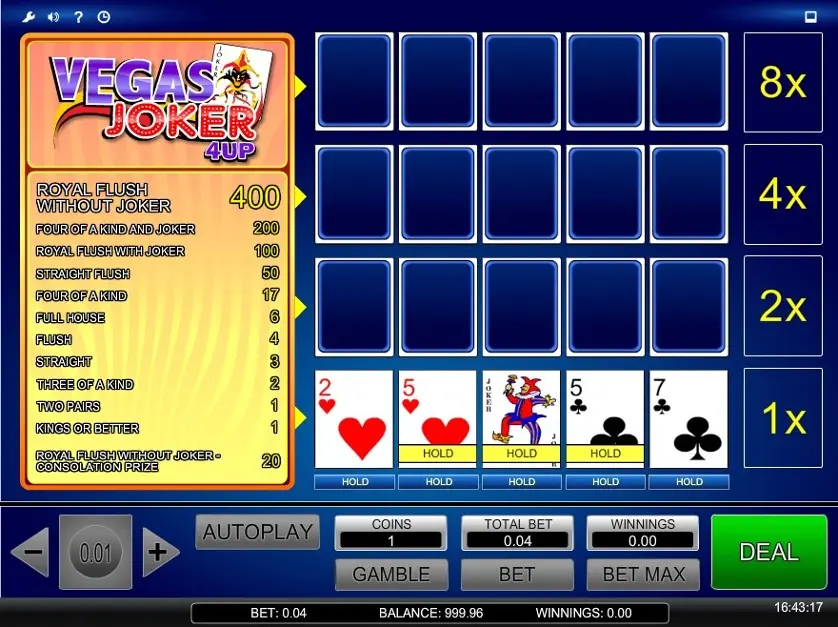Start AUTOPLAY mode

tap(258, 532)
